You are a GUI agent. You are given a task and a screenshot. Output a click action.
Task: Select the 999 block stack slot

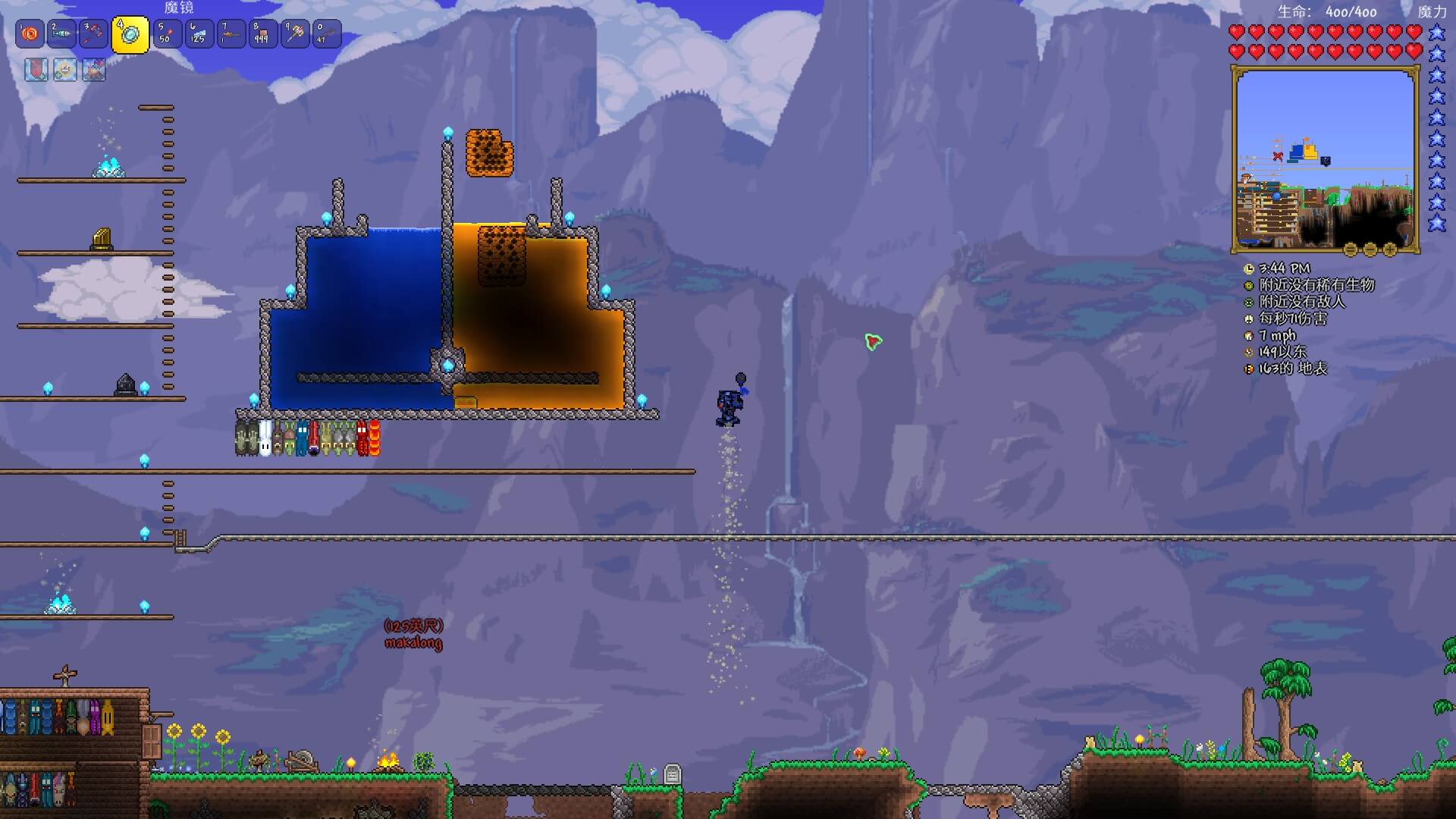tap(262, 34)
